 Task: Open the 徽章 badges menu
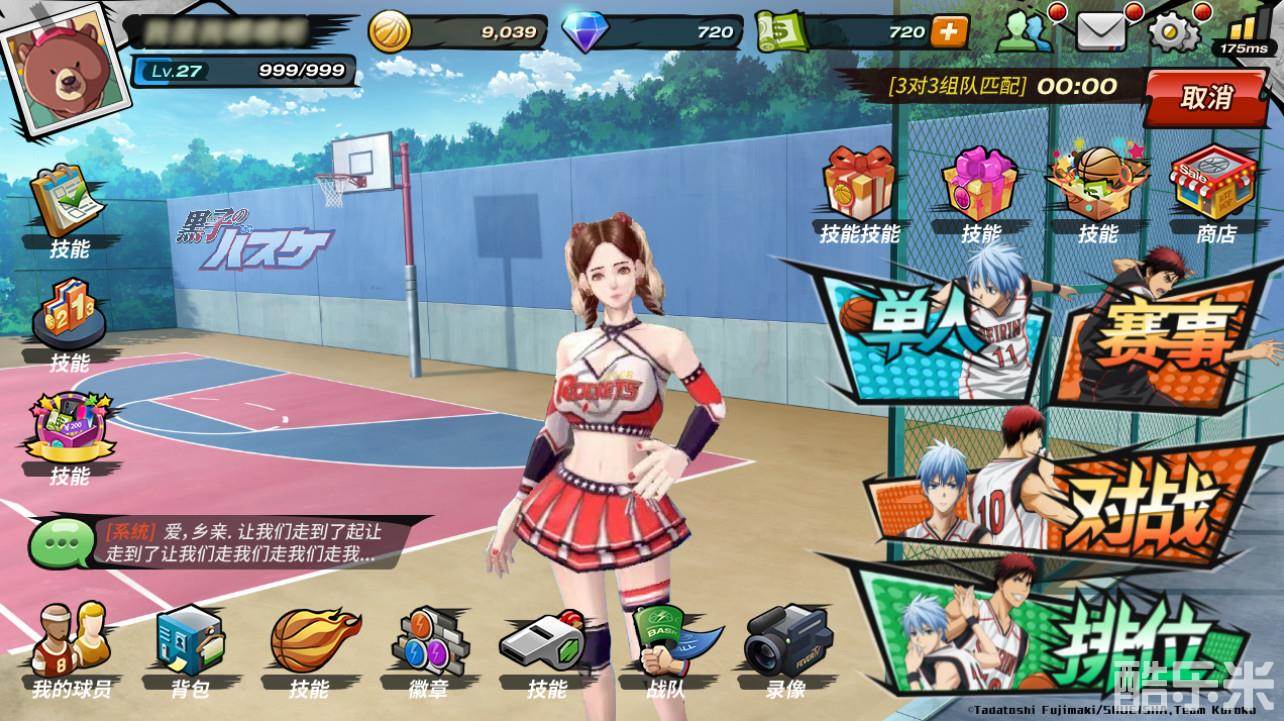(x=428, y=645)
